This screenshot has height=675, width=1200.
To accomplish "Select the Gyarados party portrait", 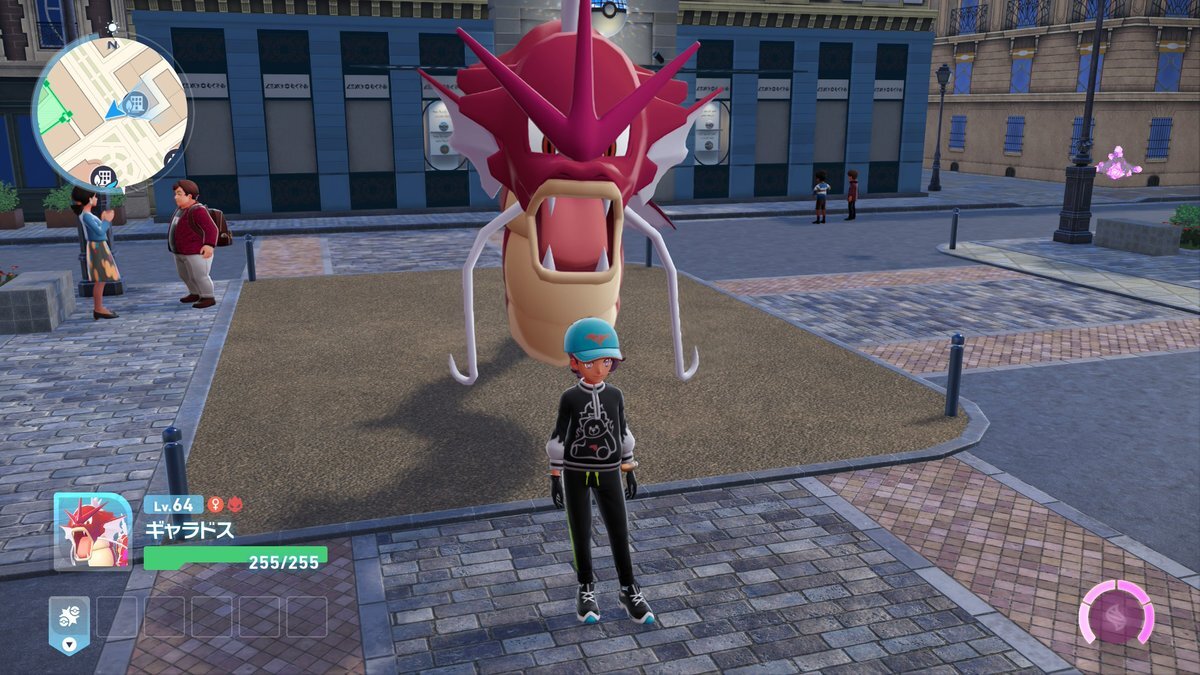I will (92, 531).
